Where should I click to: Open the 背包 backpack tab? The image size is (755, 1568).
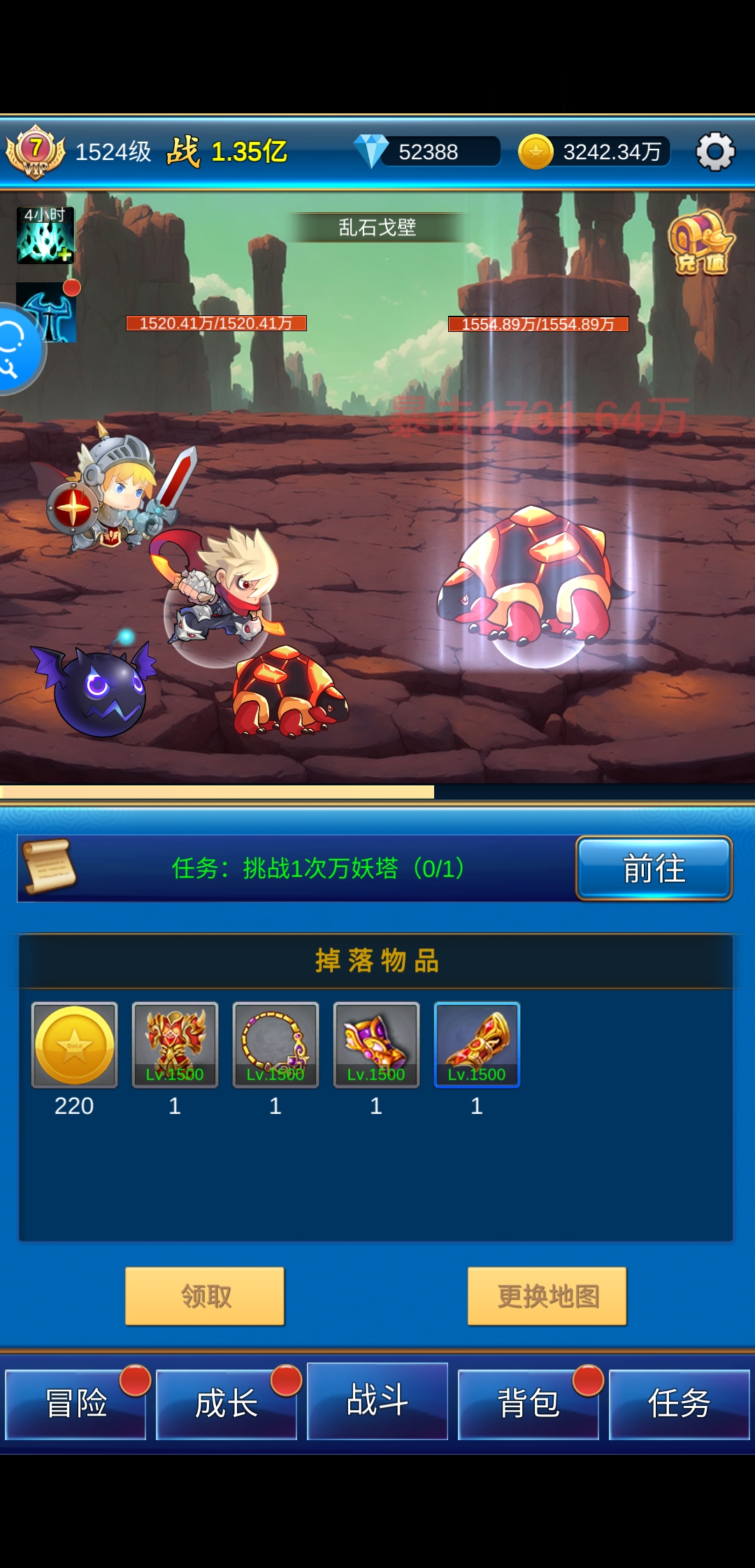(528, 1404)
